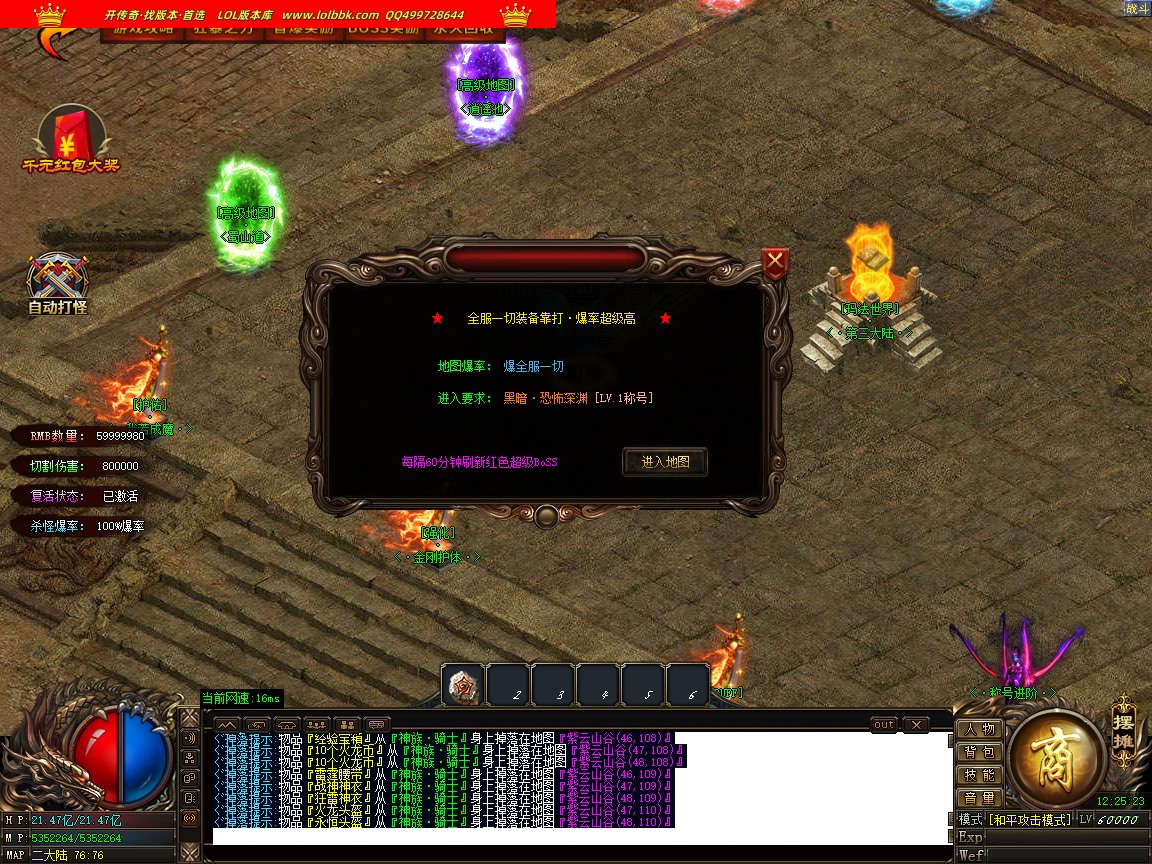The height and width of the screenshot is (864, 1152).
Task: Open the BOSS奖励 top menu button
Action: coord(383,30)
